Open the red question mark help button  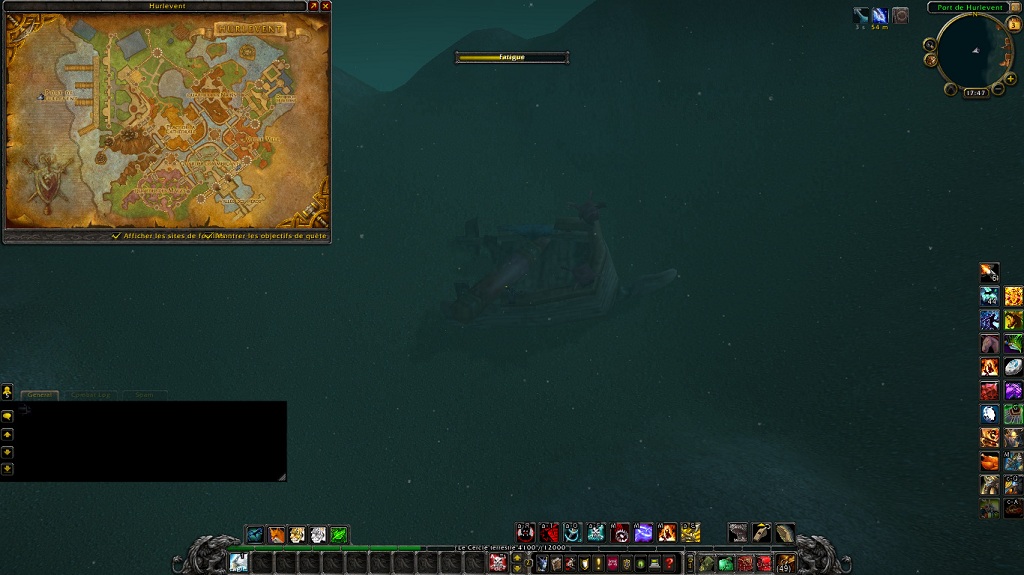coord(669,564)
